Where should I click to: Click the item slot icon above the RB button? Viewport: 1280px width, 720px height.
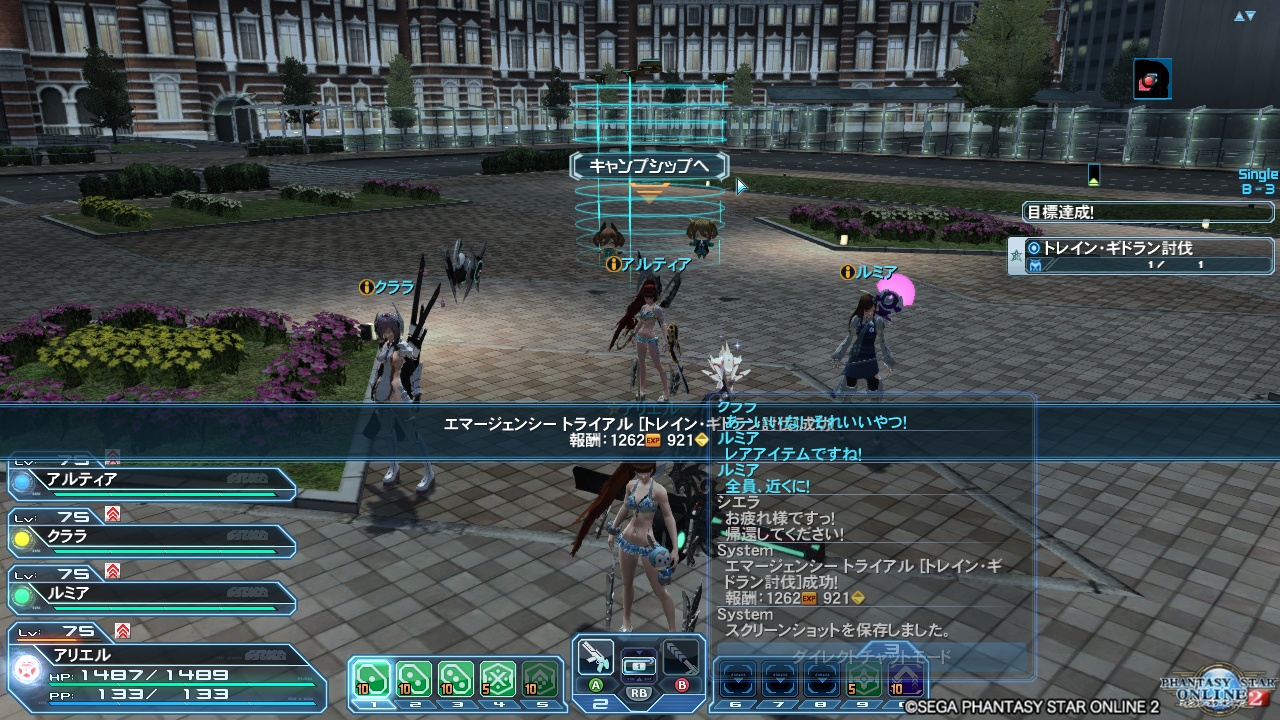coord(639,666)
